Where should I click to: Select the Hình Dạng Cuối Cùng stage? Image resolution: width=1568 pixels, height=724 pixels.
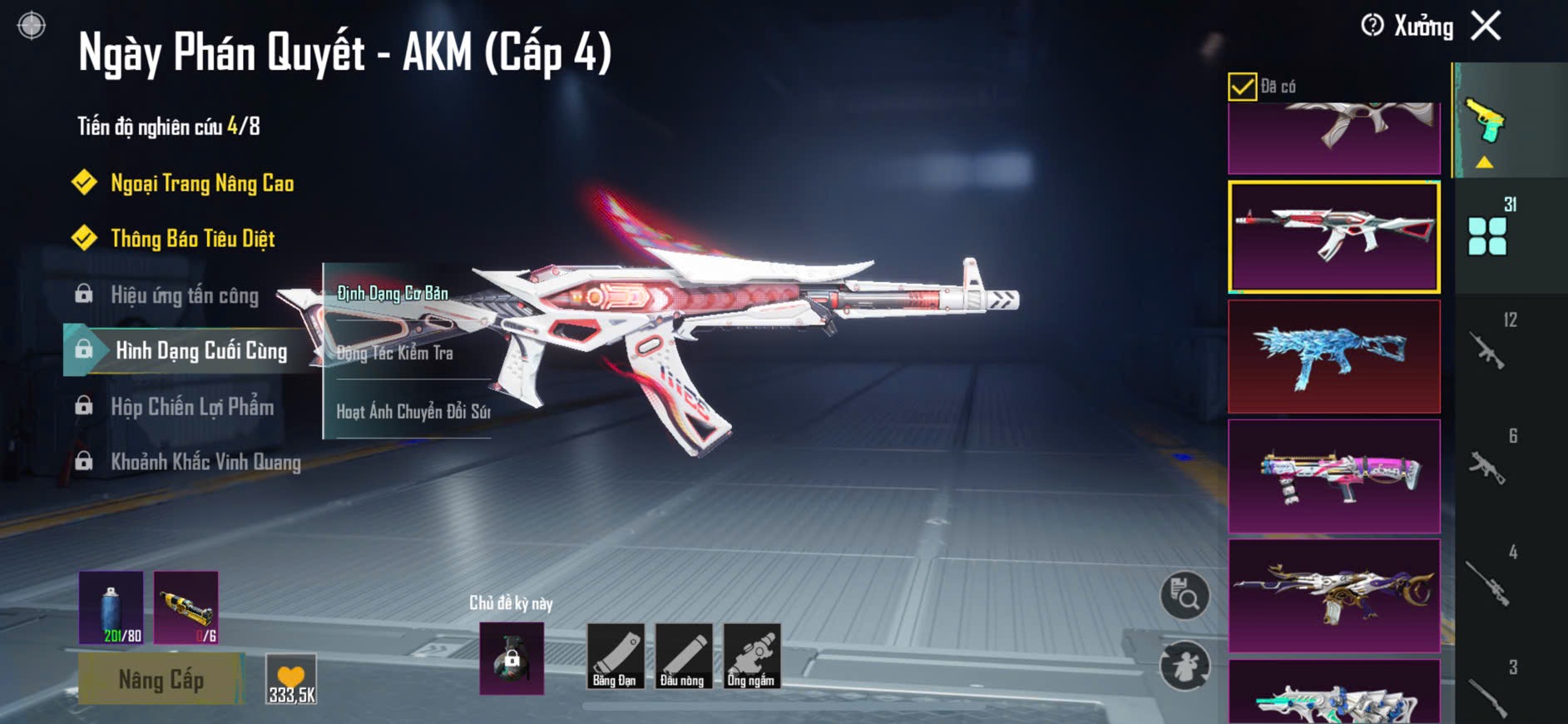[x=200, y=350]
